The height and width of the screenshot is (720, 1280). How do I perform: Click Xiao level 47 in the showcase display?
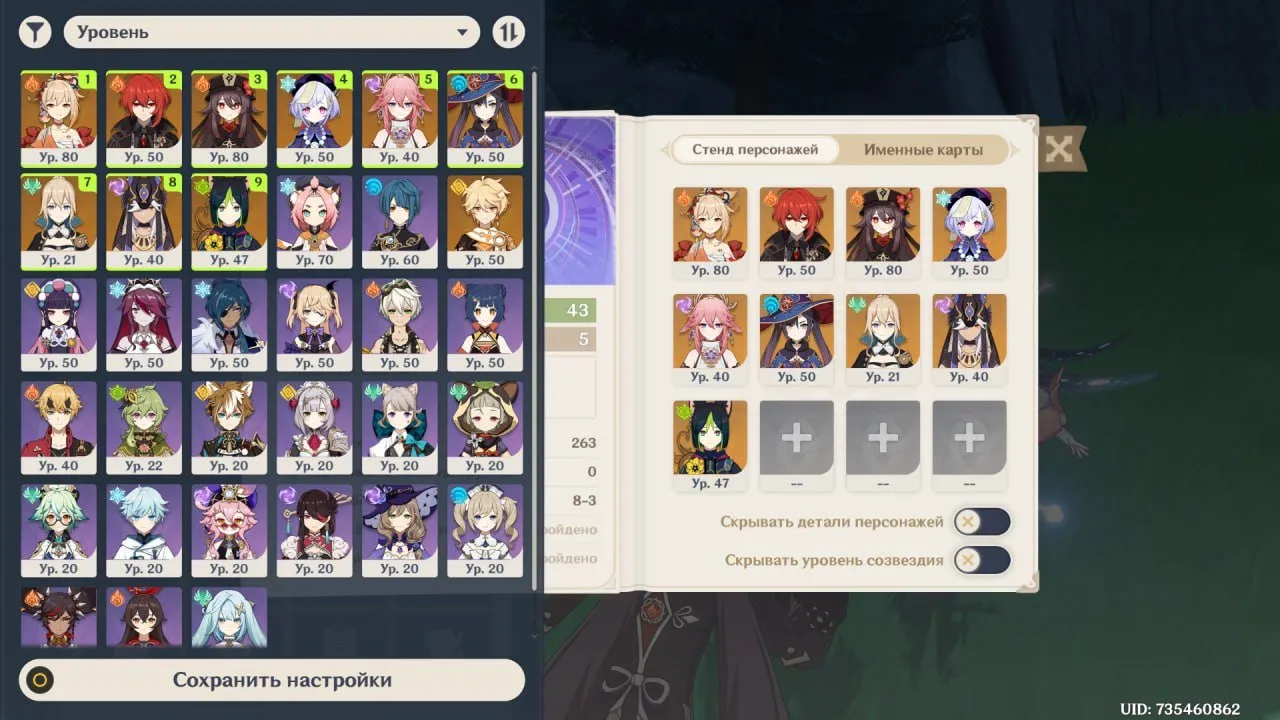[710, 435]
